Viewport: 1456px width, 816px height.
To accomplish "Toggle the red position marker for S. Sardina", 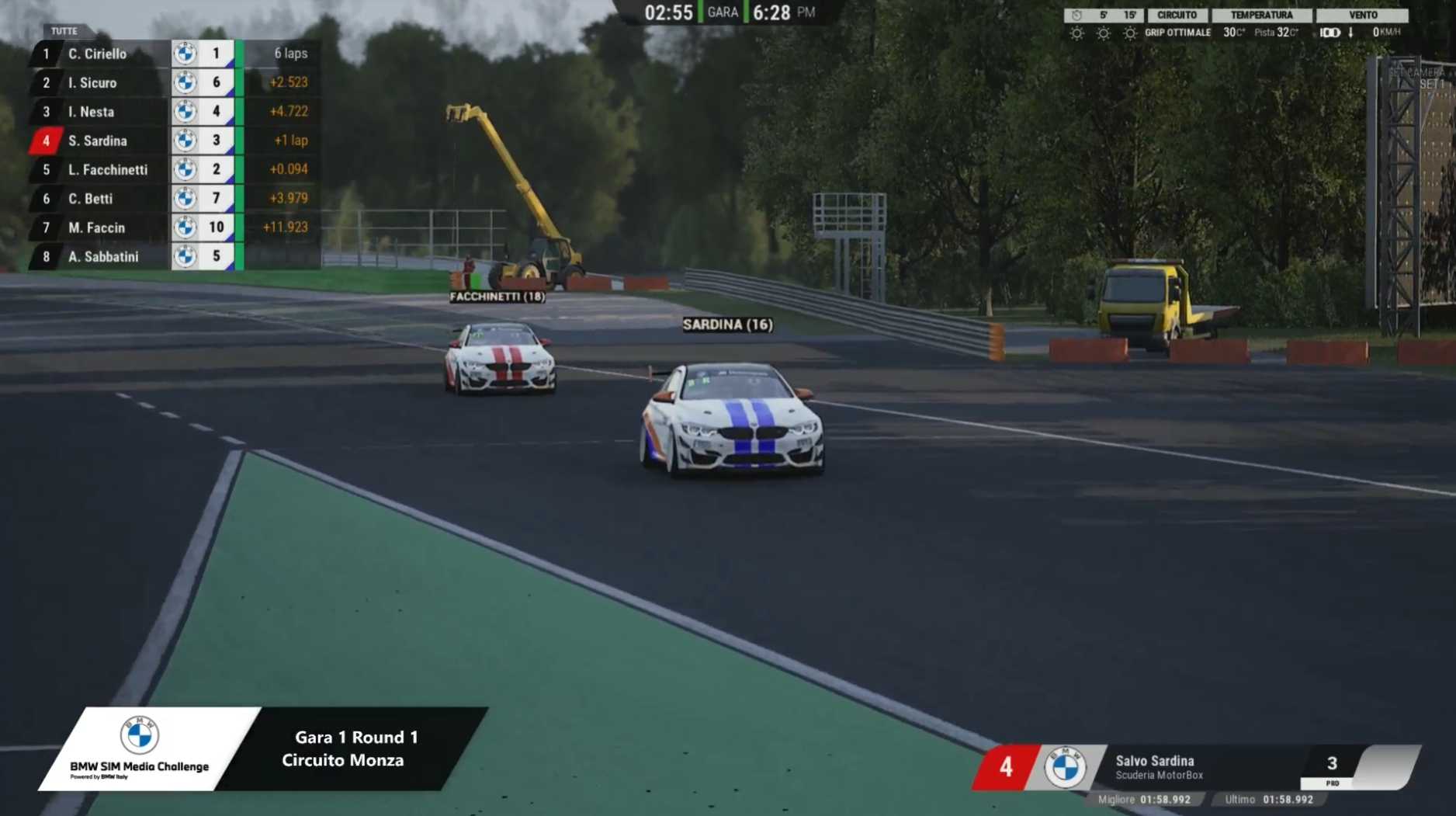I will point(45,141).
